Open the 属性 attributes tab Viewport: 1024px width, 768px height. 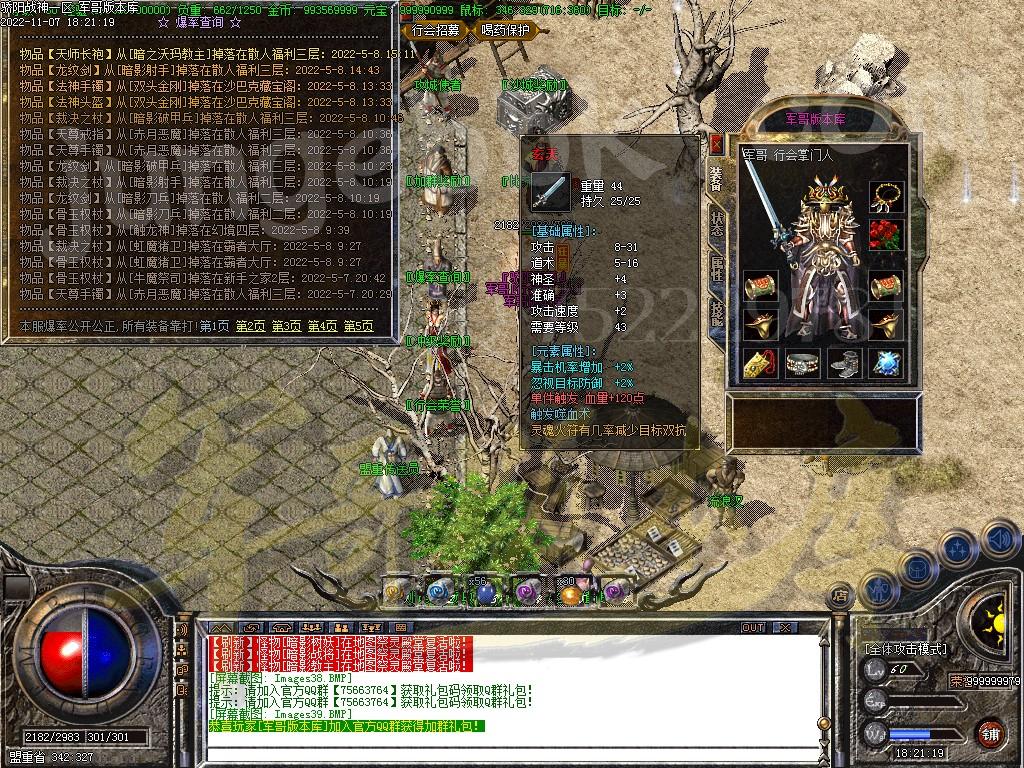(x=717, y=267)
